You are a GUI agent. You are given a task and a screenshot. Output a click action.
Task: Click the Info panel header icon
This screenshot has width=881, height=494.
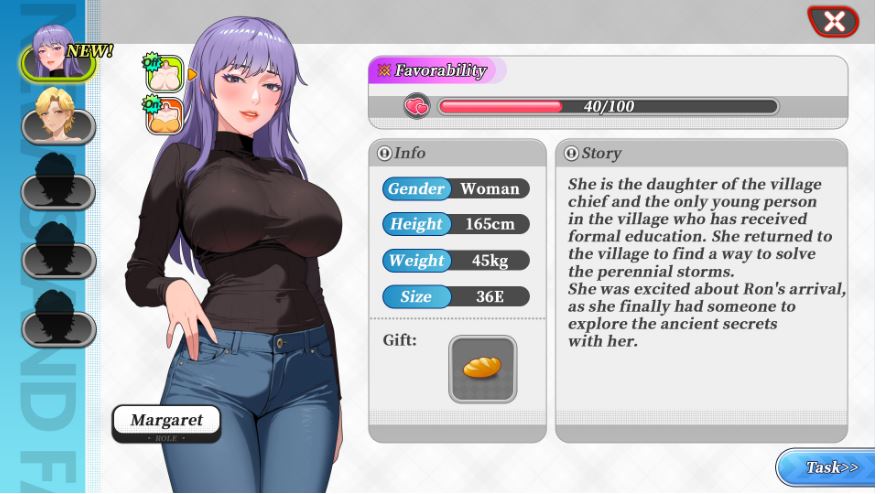pos(385,153)
